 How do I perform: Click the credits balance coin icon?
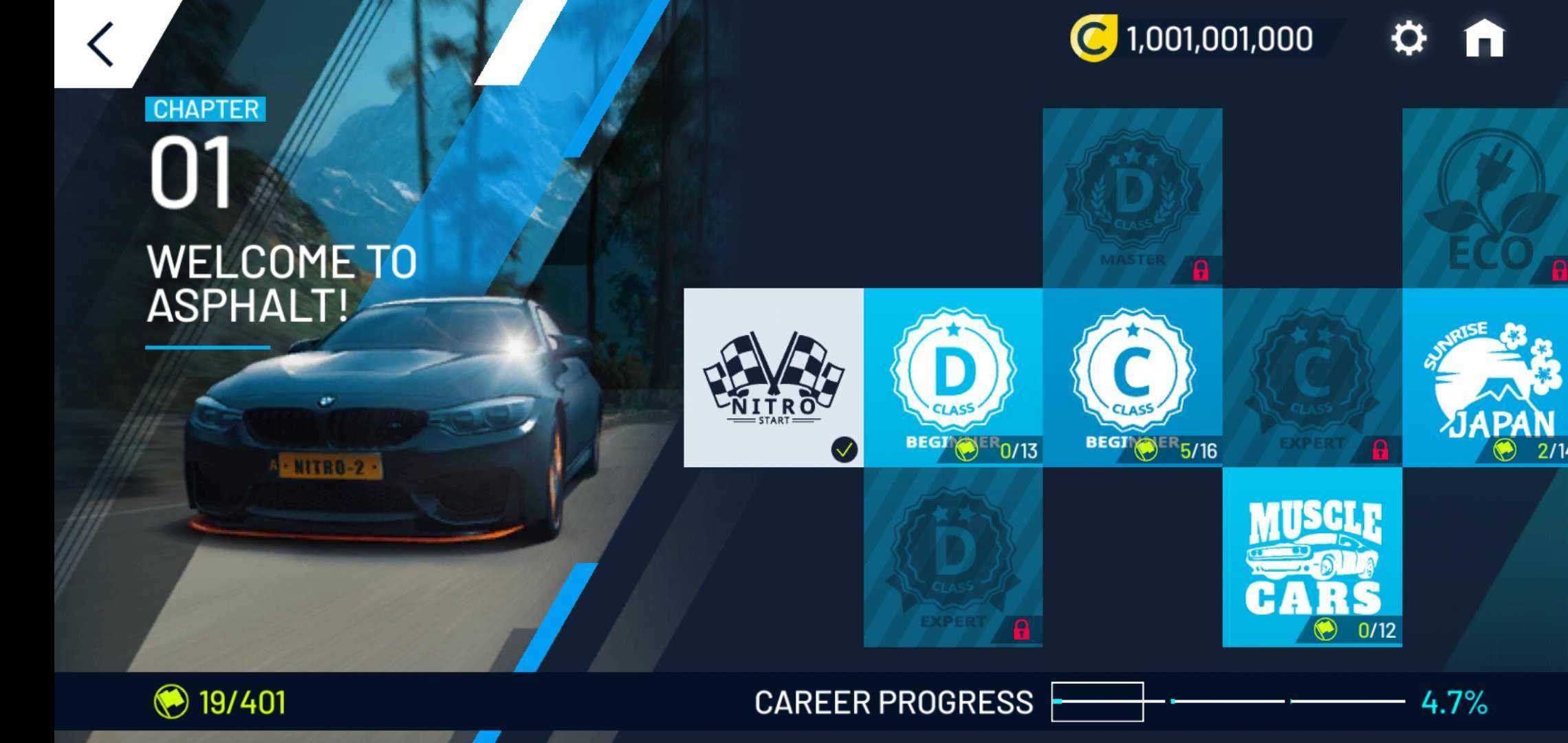1092,39
